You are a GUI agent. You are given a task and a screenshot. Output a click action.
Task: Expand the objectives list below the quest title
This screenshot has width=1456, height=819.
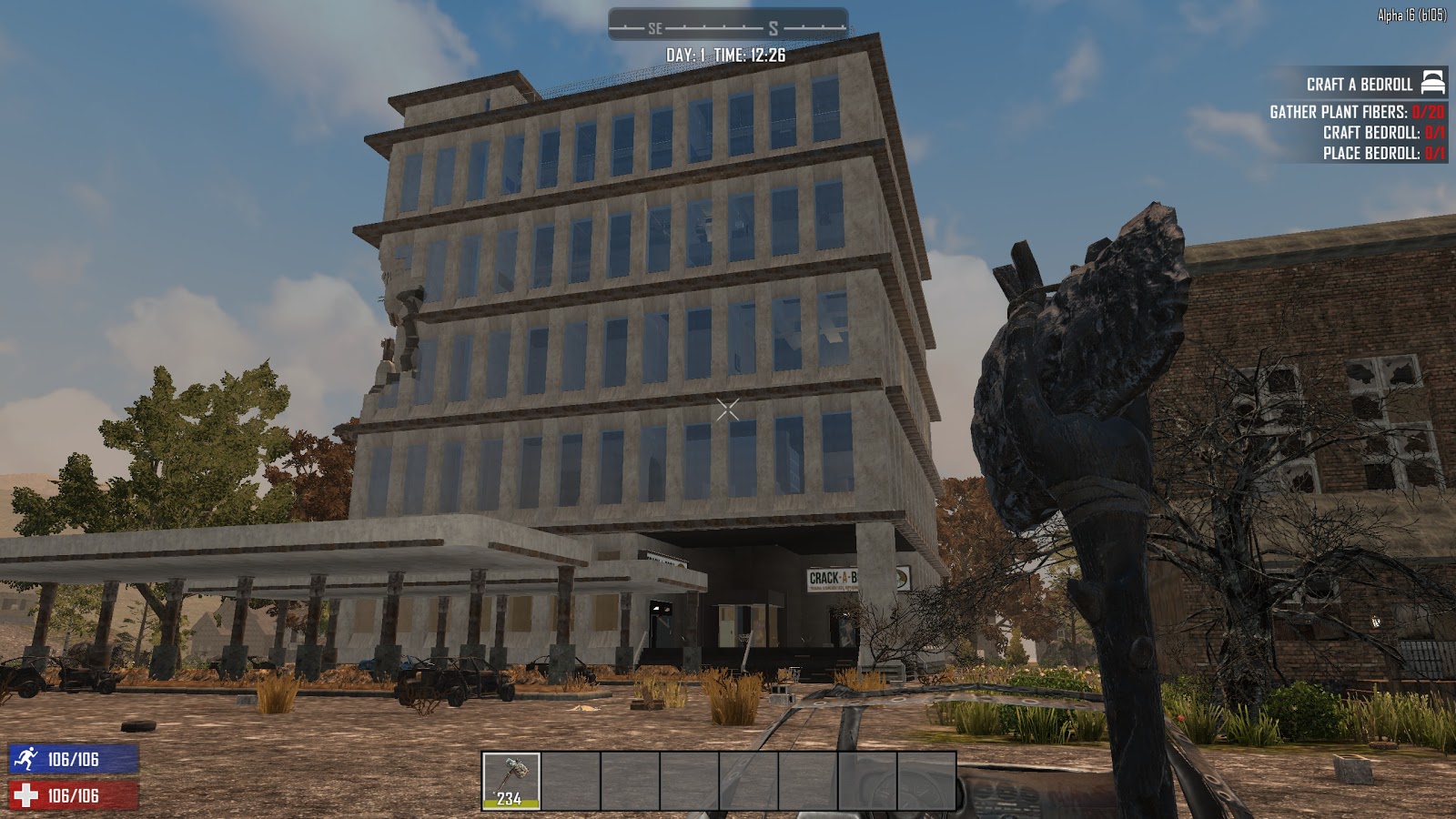pos(1356,135)
